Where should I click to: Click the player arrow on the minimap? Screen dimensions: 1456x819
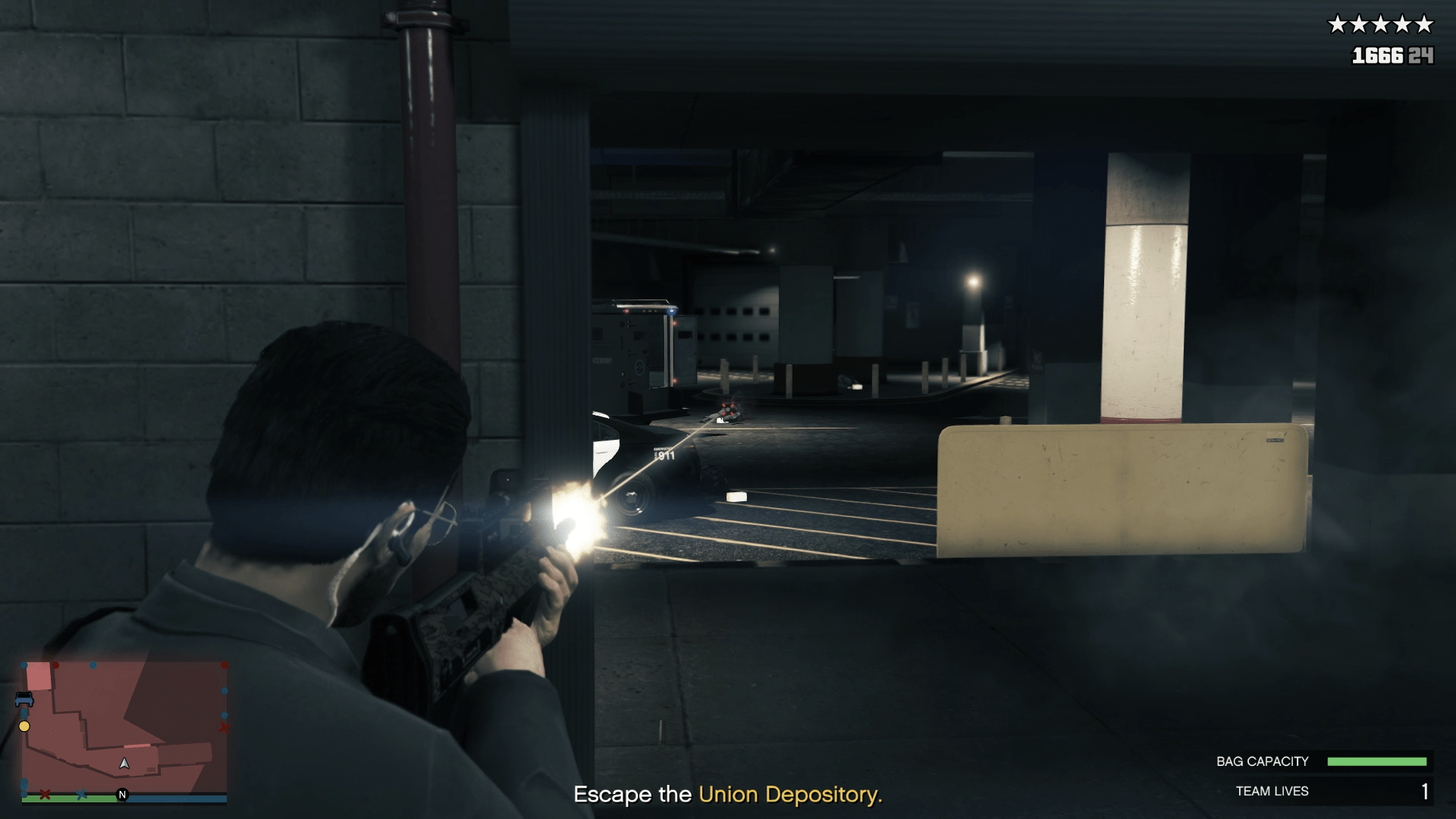point(124,764)
